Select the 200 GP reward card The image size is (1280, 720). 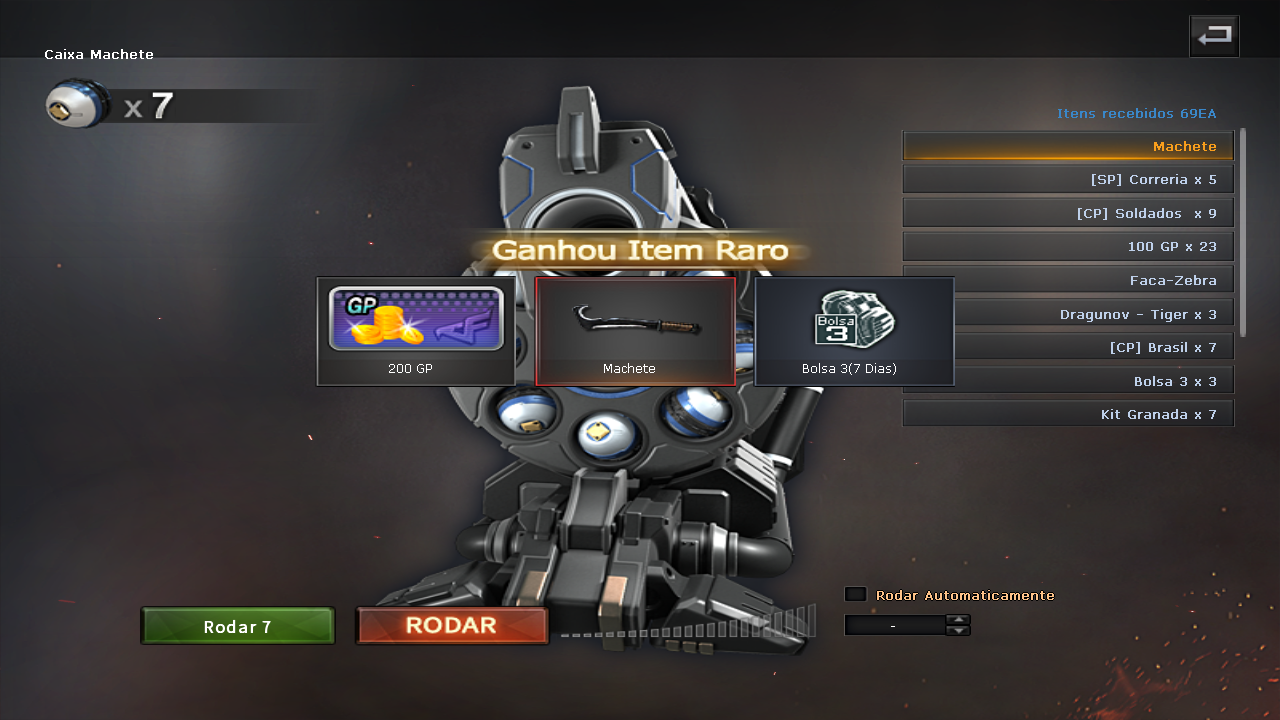[x=416, y=331]
